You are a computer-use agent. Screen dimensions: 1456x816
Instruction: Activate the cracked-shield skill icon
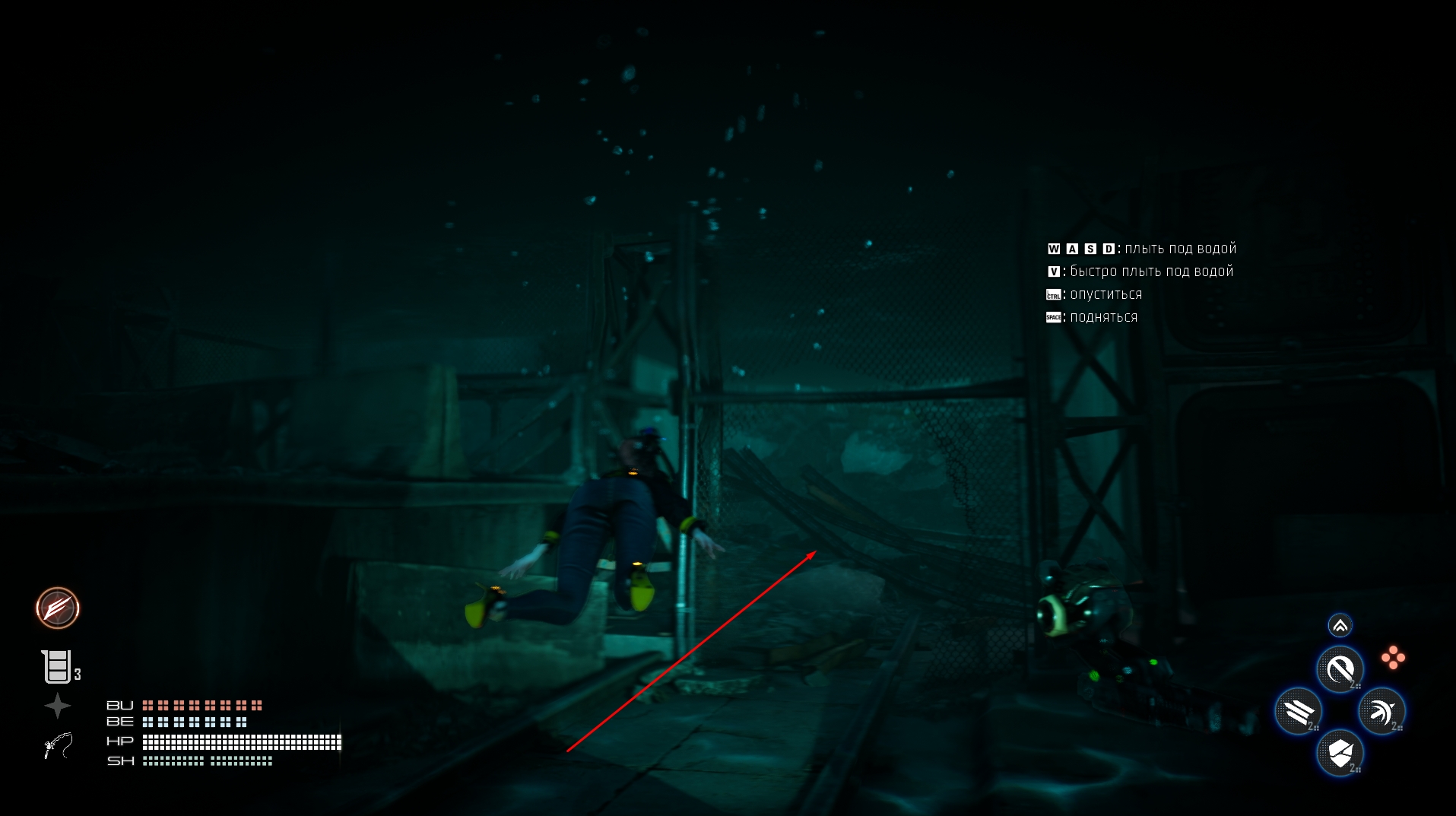click(1340, 754)
